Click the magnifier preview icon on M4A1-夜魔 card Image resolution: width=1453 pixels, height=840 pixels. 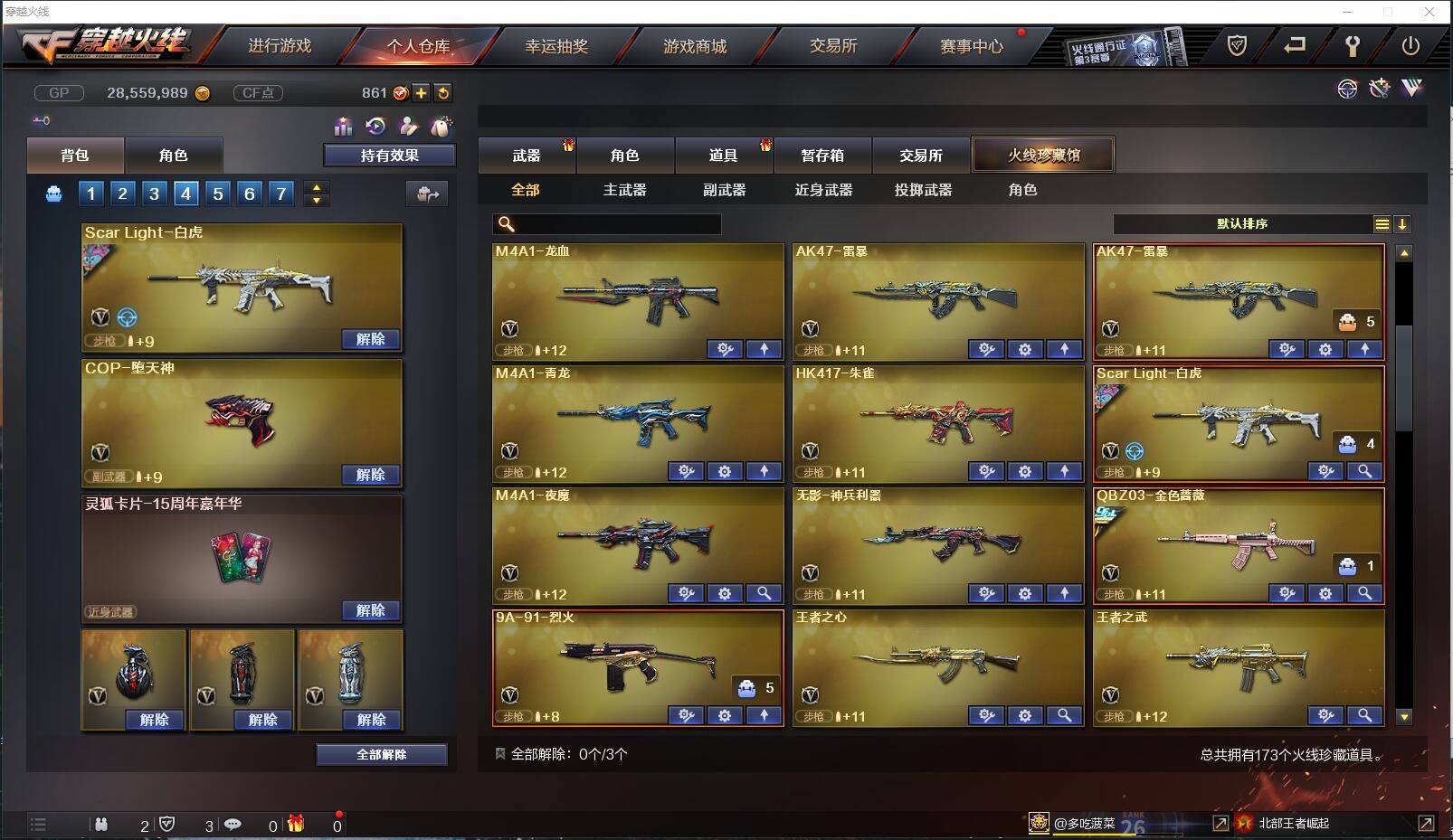[x=764, y=594]
